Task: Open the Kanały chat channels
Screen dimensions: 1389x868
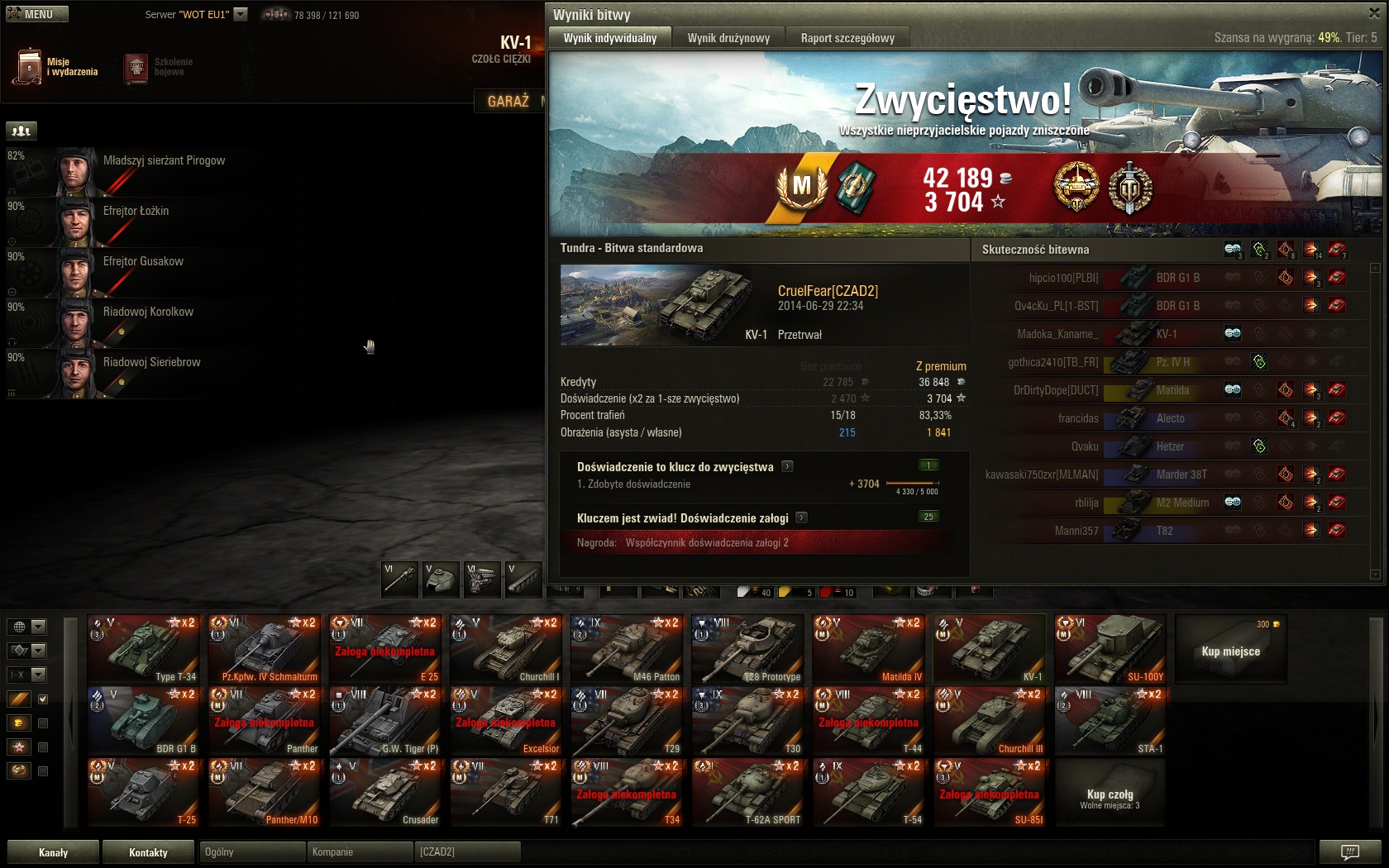Action: 54,852
